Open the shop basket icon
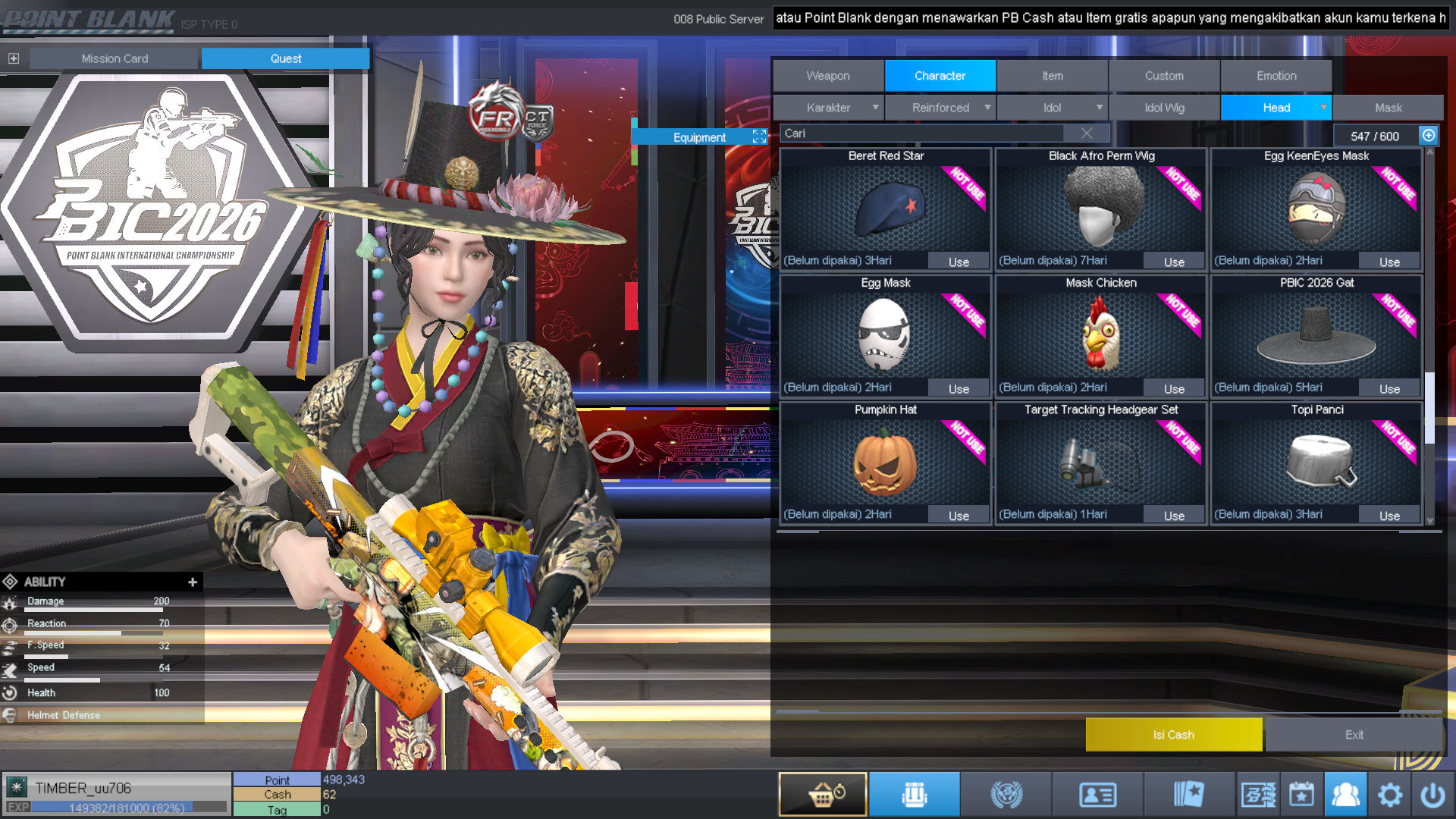Screen dimensions: 1456x819 coord(823,795)
